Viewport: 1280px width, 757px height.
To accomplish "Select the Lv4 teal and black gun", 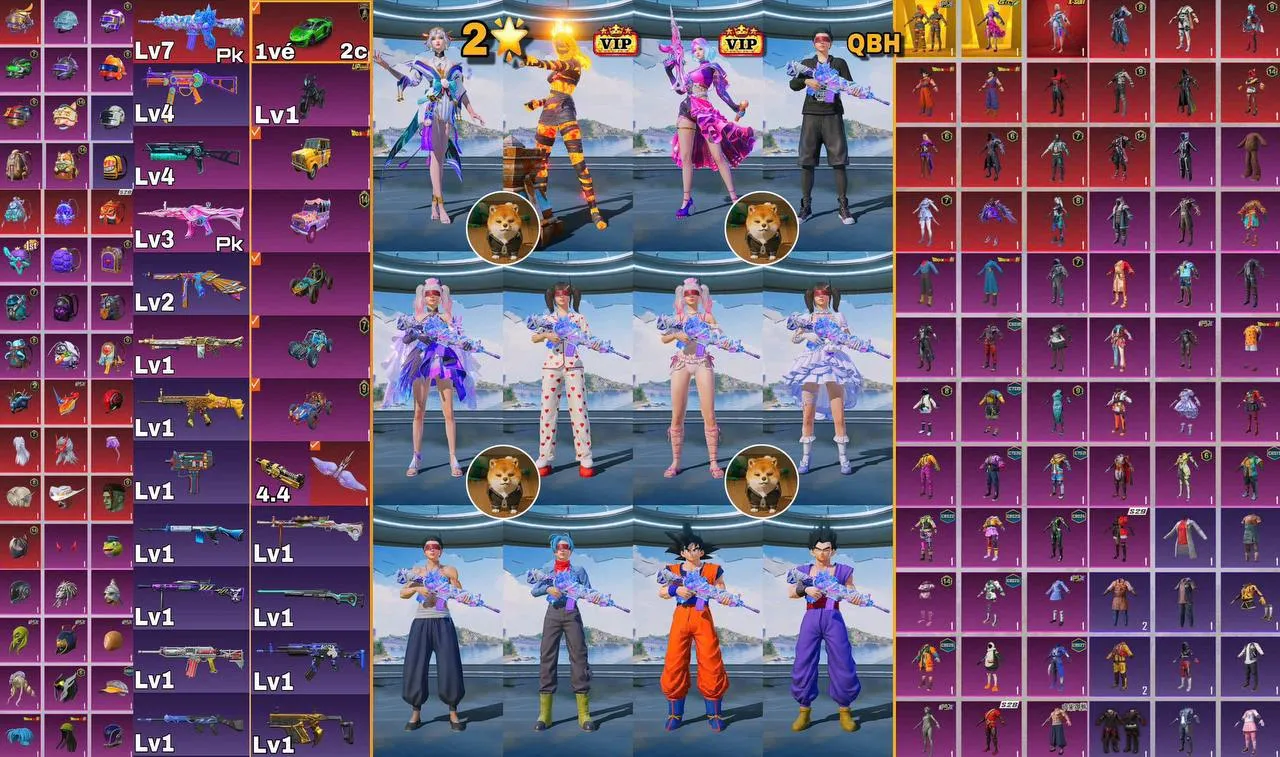I will [190, 157].
